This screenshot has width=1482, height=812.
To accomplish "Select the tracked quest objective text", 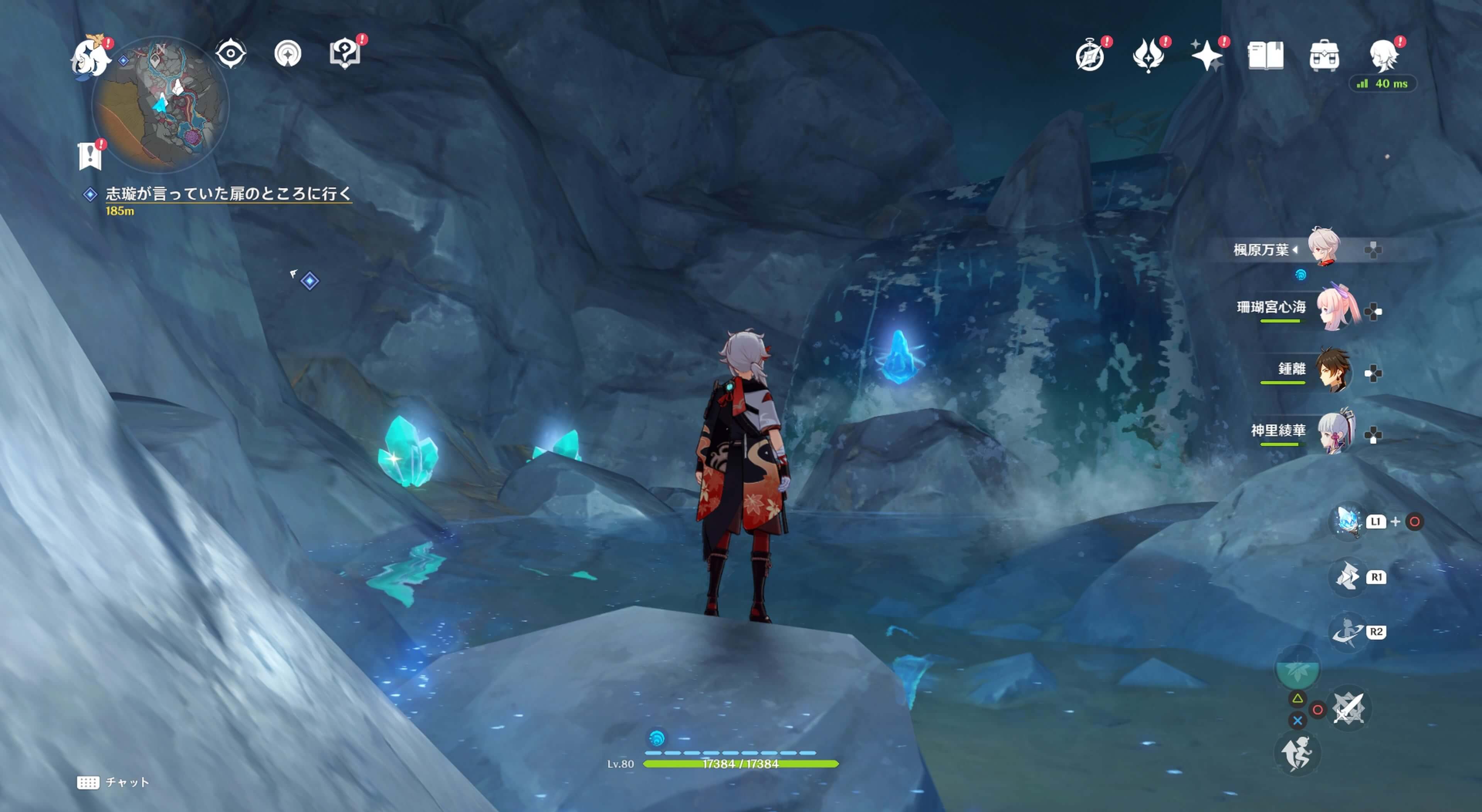I will pos(228,194).
